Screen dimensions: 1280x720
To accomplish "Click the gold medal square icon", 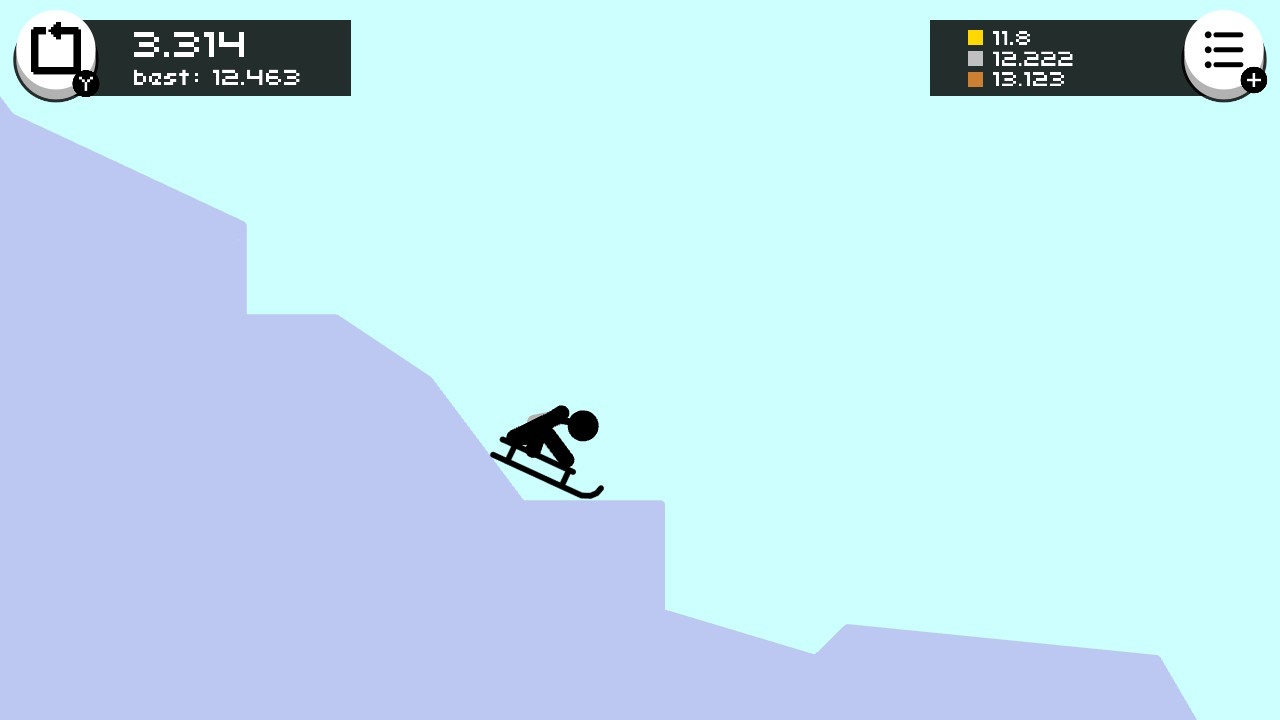I will (x=974, y=37).
